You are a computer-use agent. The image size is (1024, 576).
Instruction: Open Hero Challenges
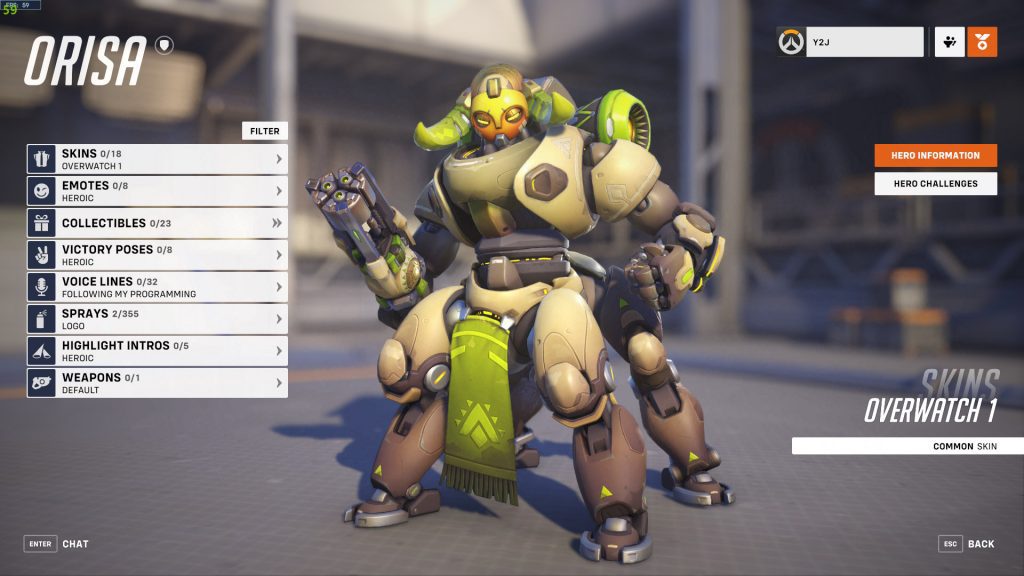[935, 184]
